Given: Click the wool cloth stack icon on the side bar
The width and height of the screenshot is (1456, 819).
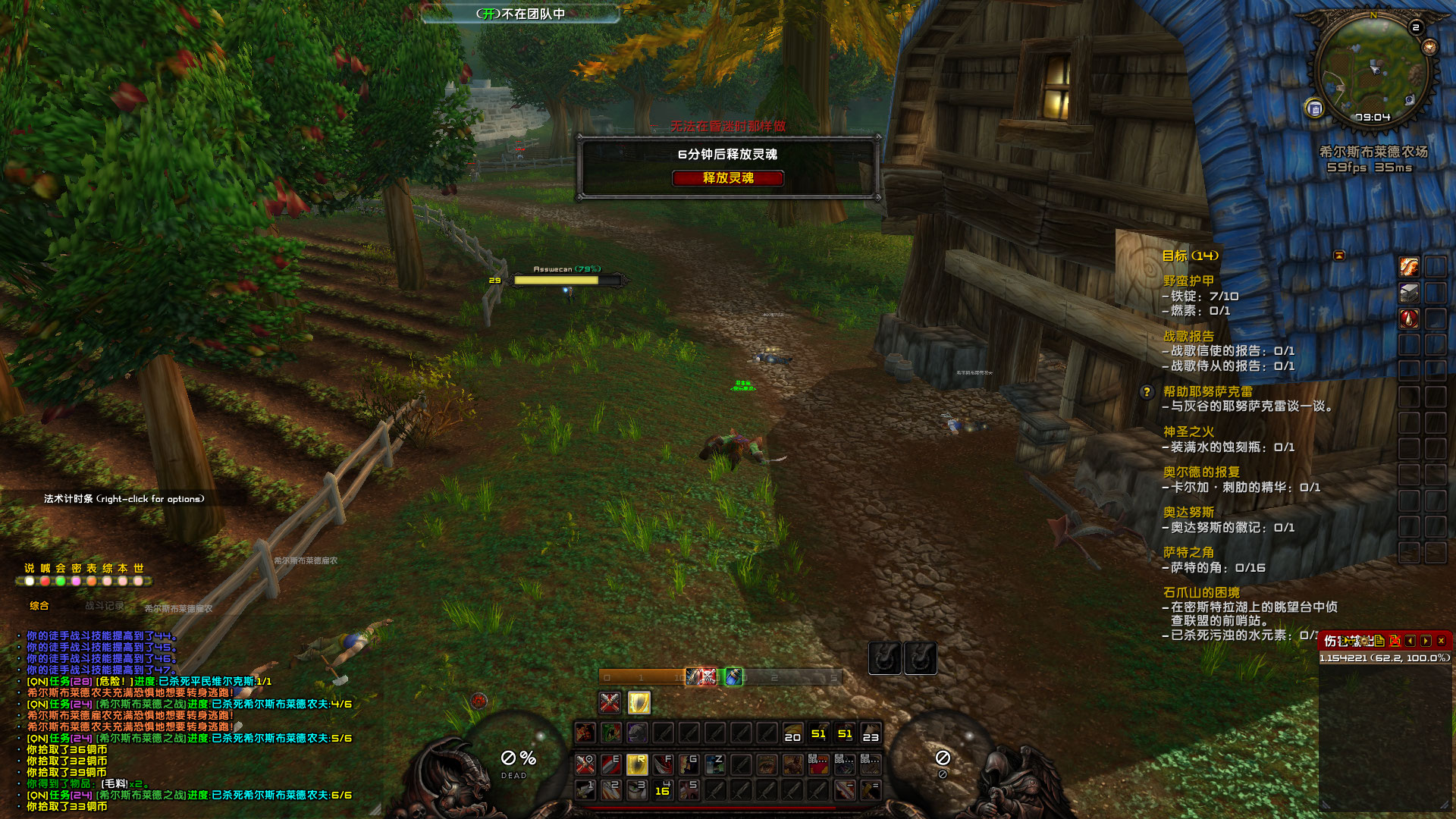Looking at the screenshot, I should pos(1409,293).
